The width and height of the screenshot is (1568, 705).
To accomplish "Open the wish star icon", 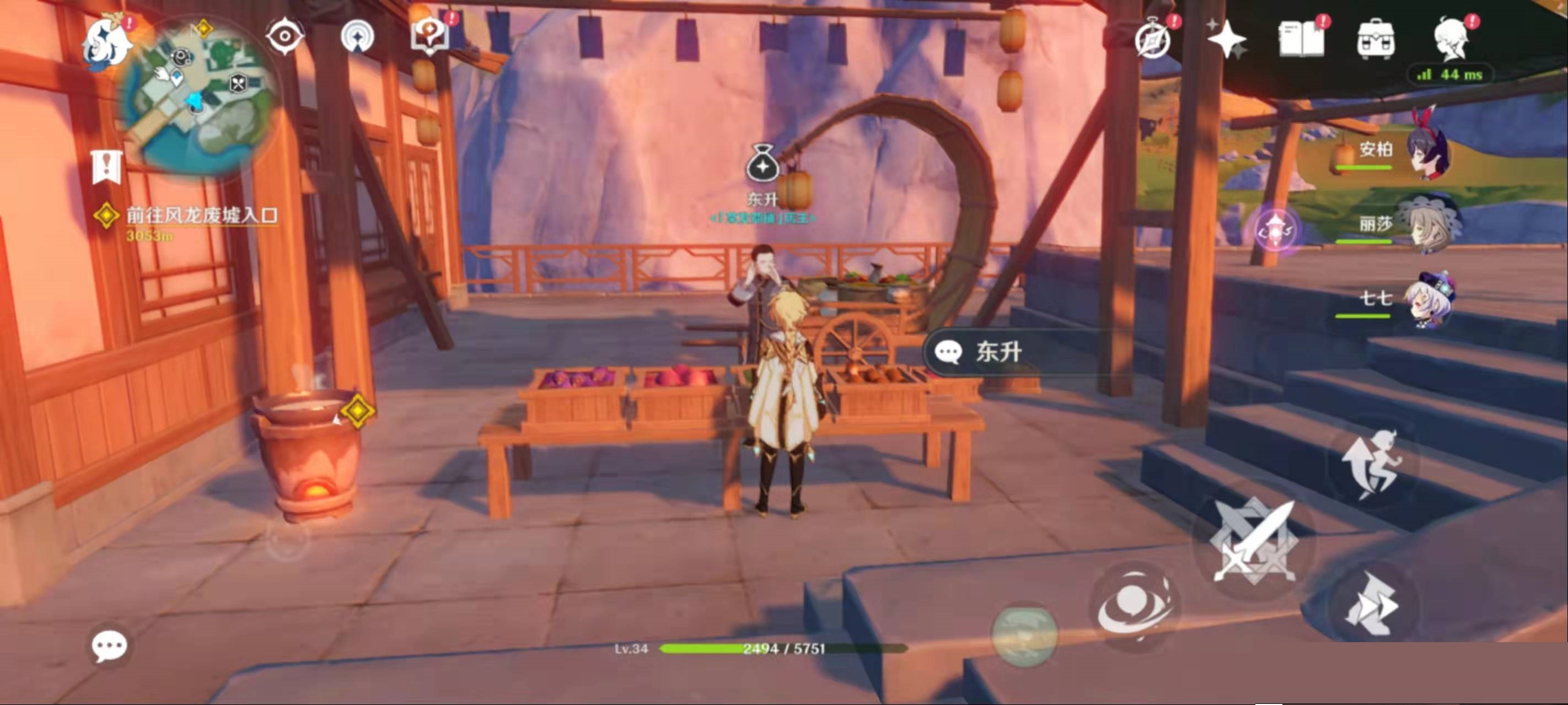I will tap(1226, 40).
